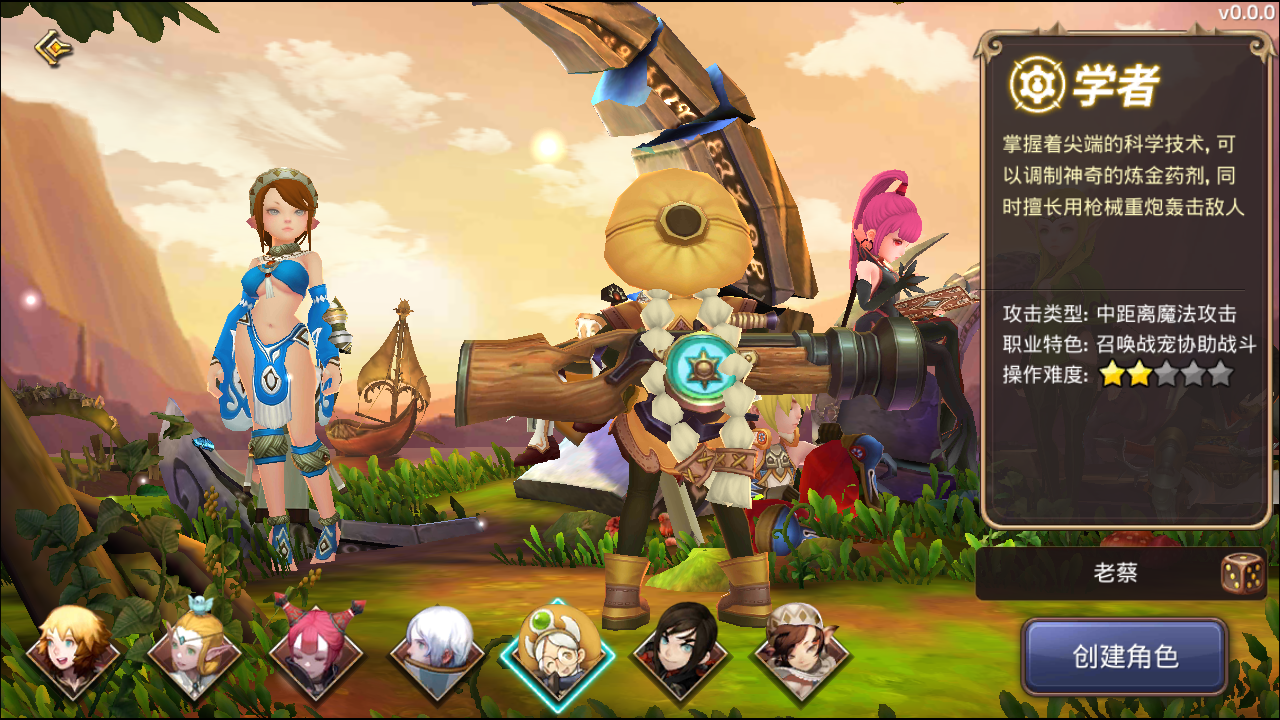Pick the white-haired character portrait
This screenshot has height=720, width=1280.
pyautogui.click(x=437, y=652)
